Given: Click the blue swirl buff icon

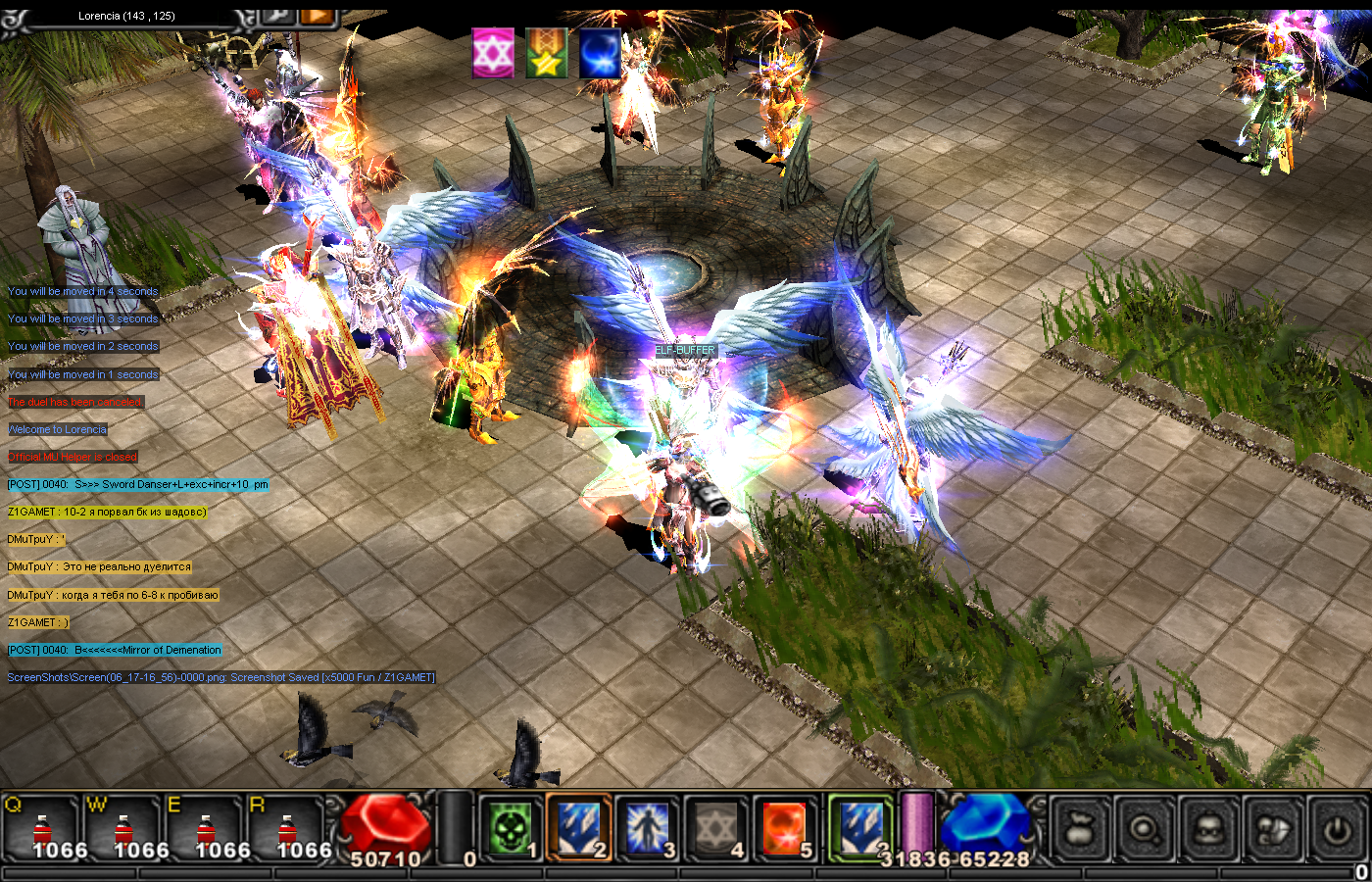Looking at the screenshot, I should tap(599, 53).
